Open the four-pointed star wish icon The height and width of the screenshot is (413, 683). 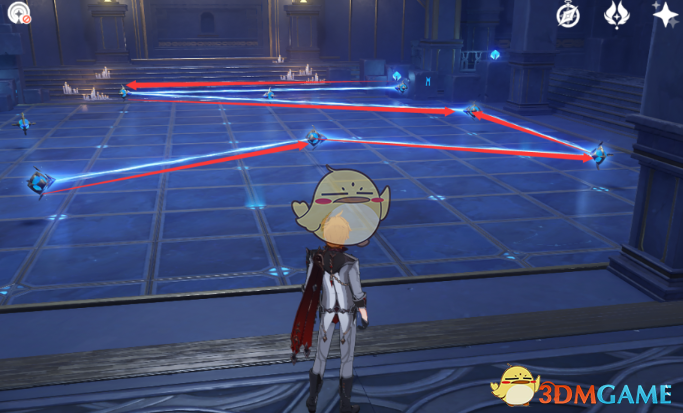664,14
